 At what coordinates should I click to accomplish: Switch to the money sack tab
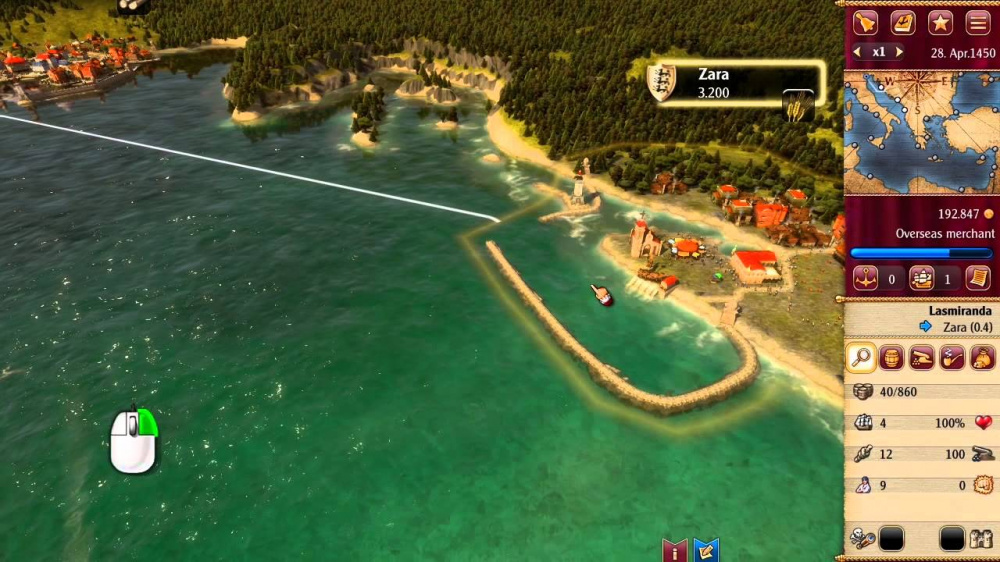pos(983,357)
